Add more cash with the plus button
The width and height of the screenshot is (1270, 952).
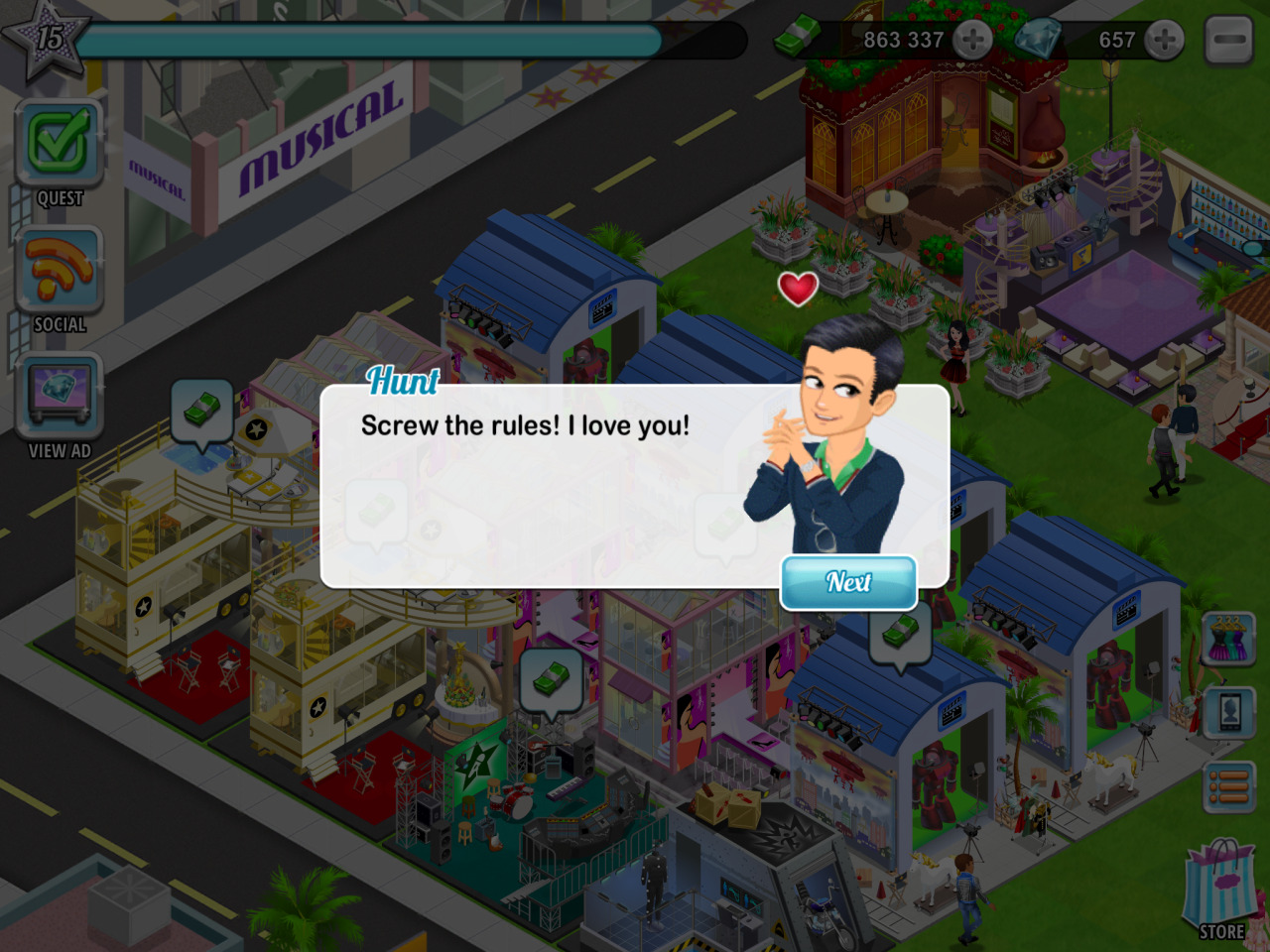pyautogui.click(x=972, y=40)
